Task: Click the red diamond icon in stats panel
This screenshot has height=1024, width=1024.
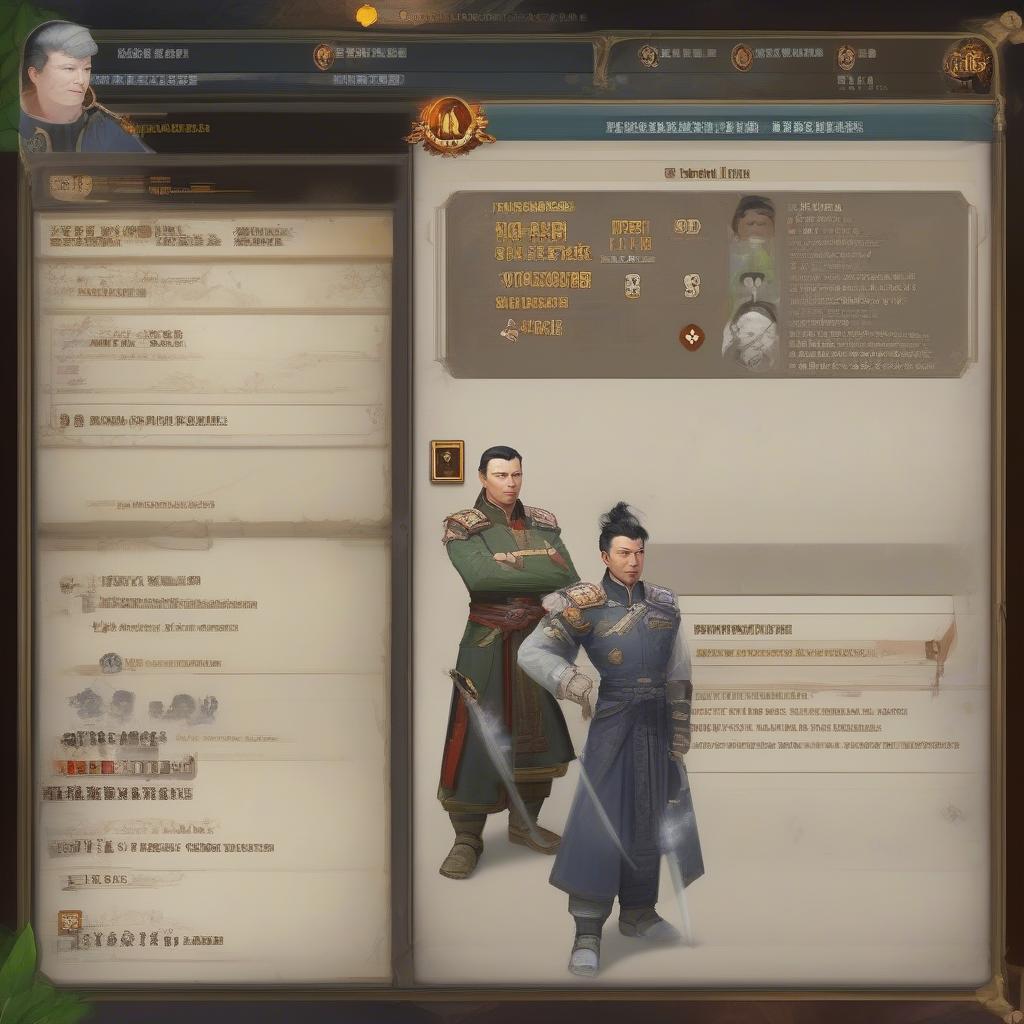Action: pos(691,337)
